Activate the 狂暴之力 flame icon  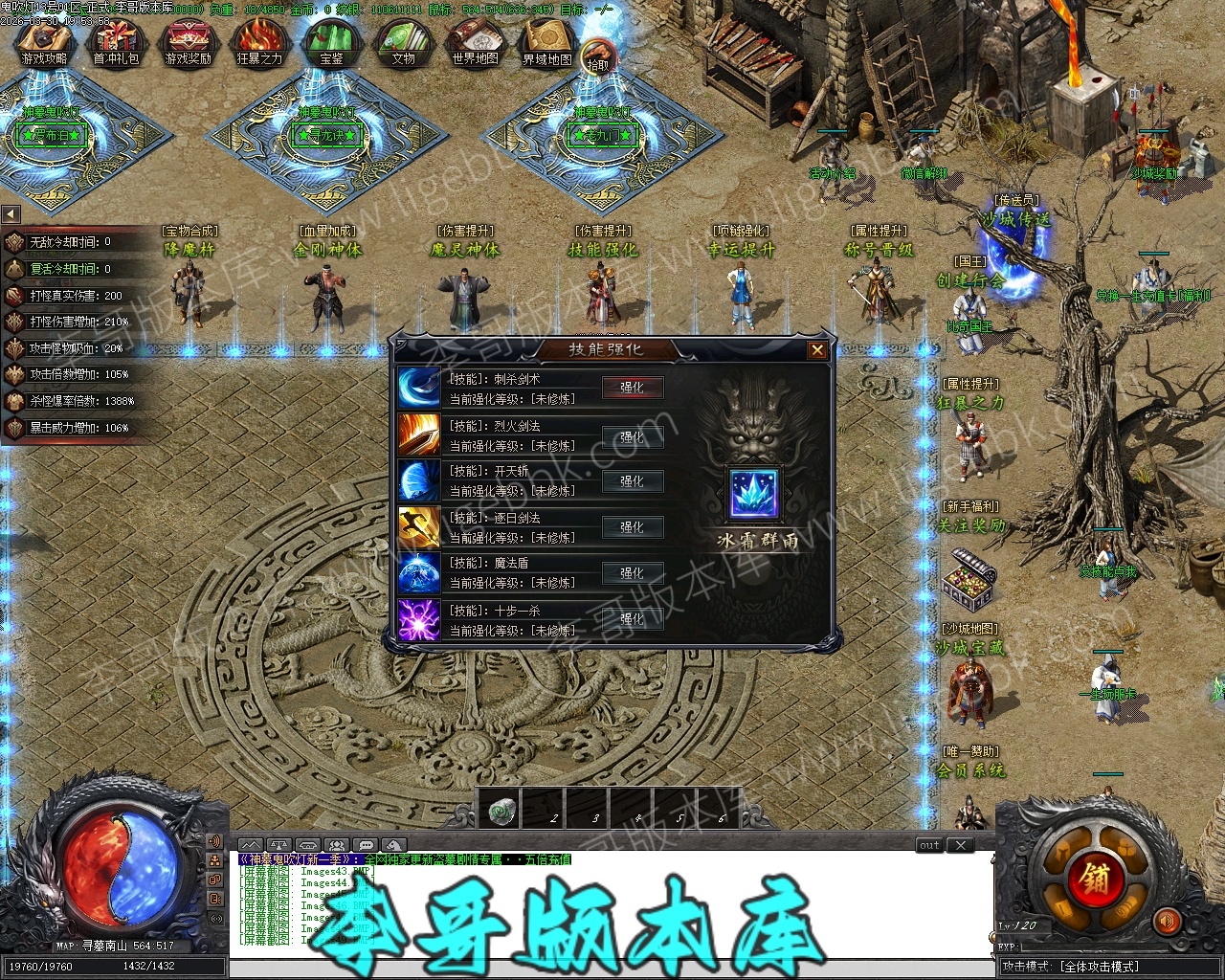[259, 43]
